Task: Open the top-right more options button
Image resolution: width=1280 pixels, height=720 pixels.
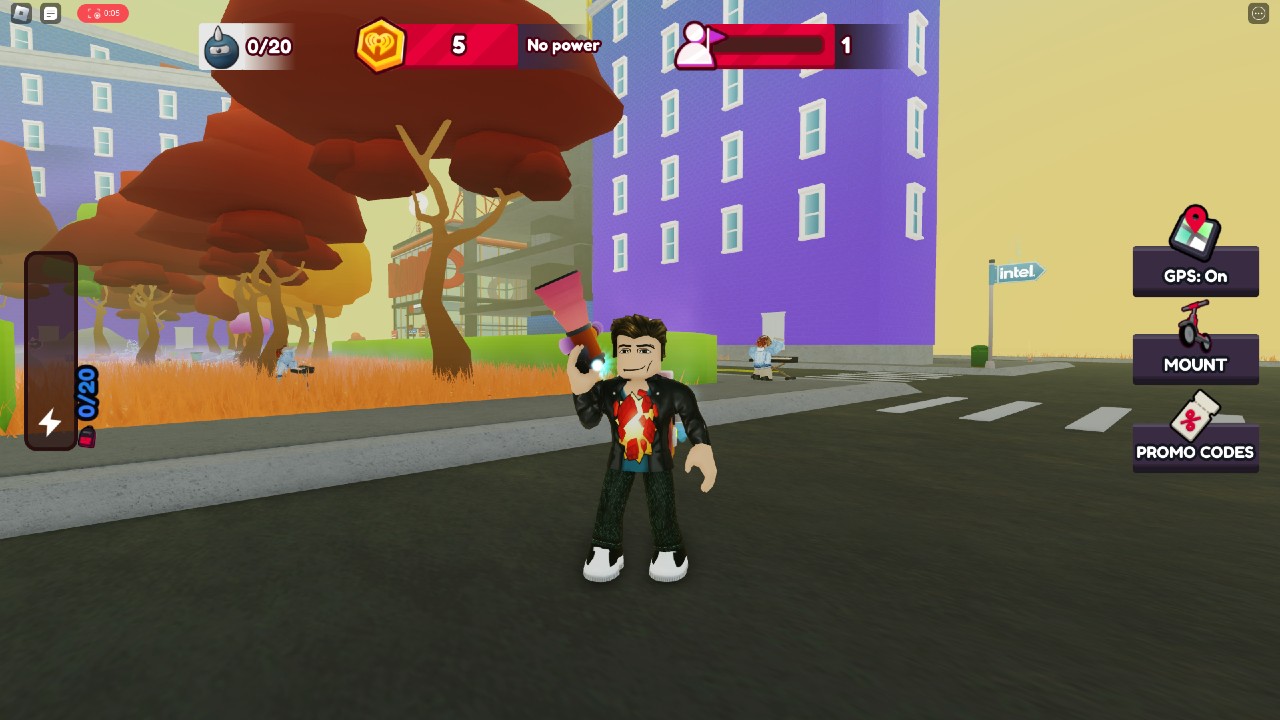Action: pos(1258,13)
